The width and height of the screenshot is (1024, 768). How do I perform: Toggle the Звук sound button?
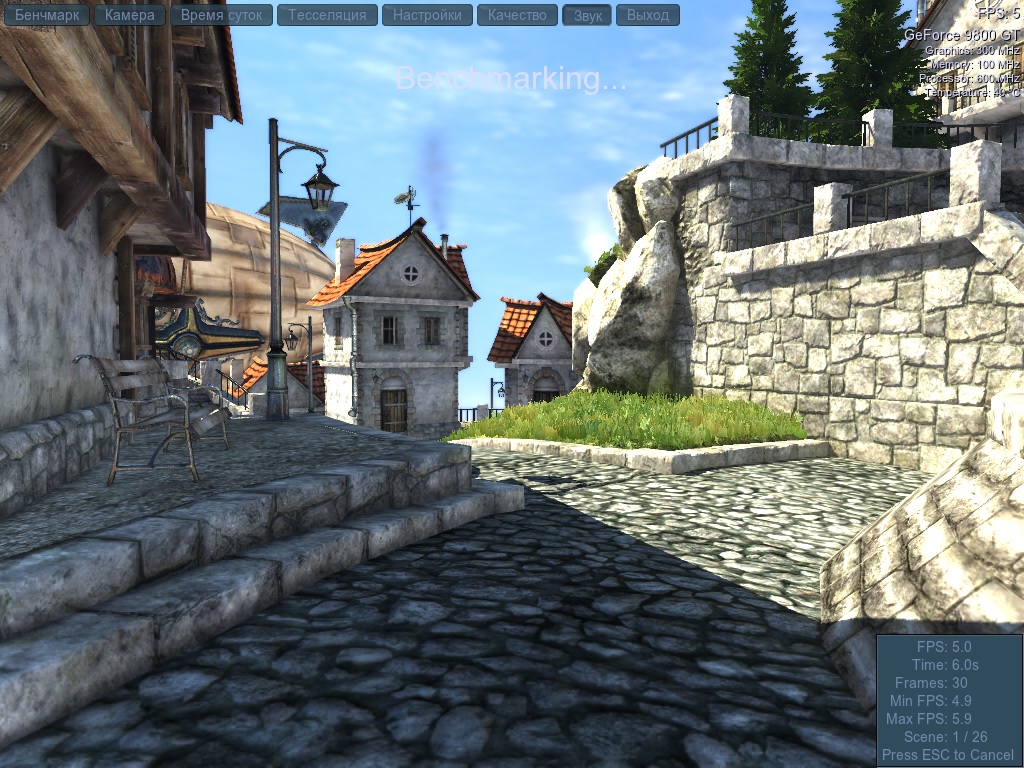[x=587, y=15]
